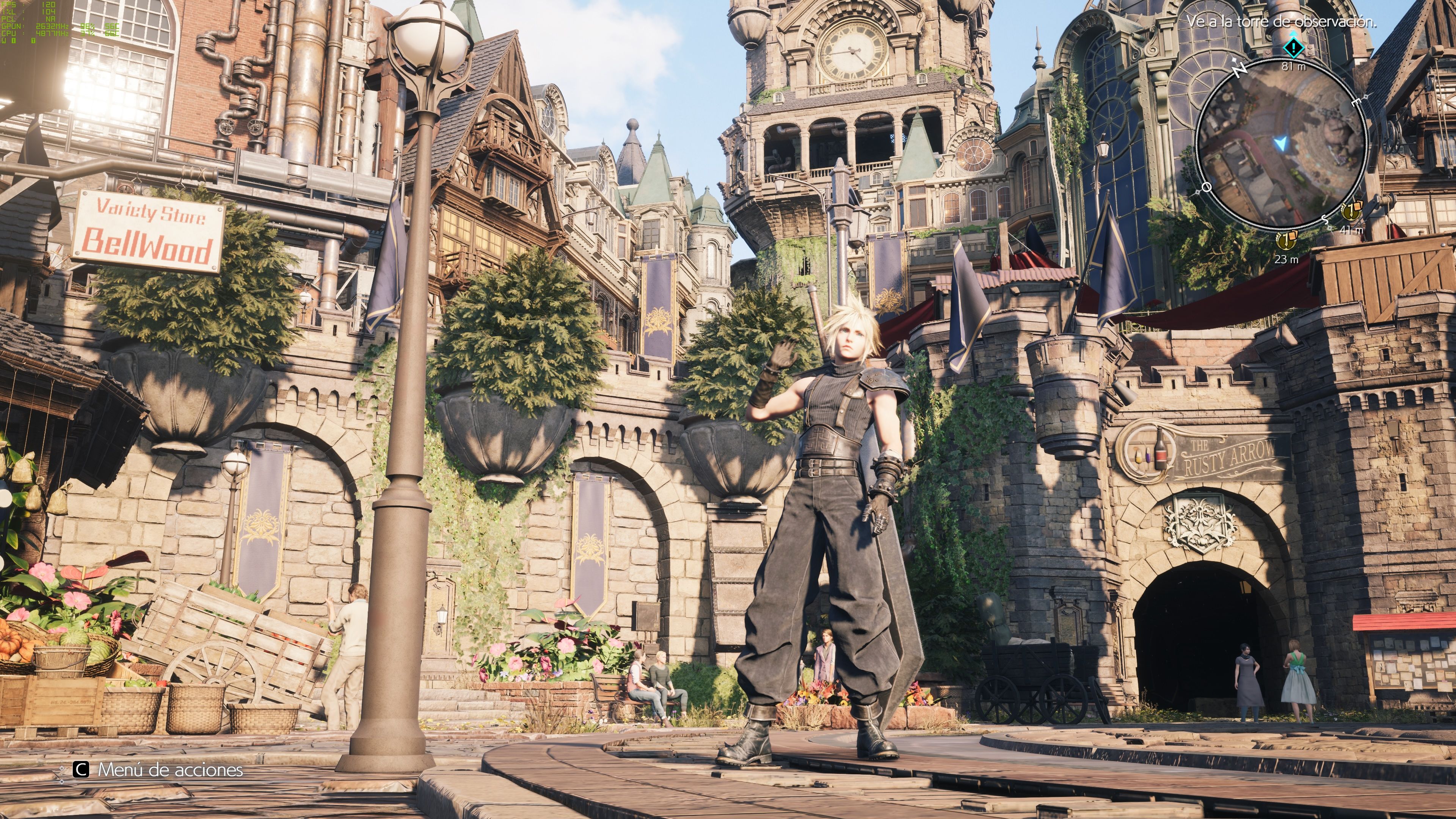This screenshot has height=819, width=1456.
Task: Select the 'Ve a la torre de observación' objective
Action: click(x=1280, y=22)
